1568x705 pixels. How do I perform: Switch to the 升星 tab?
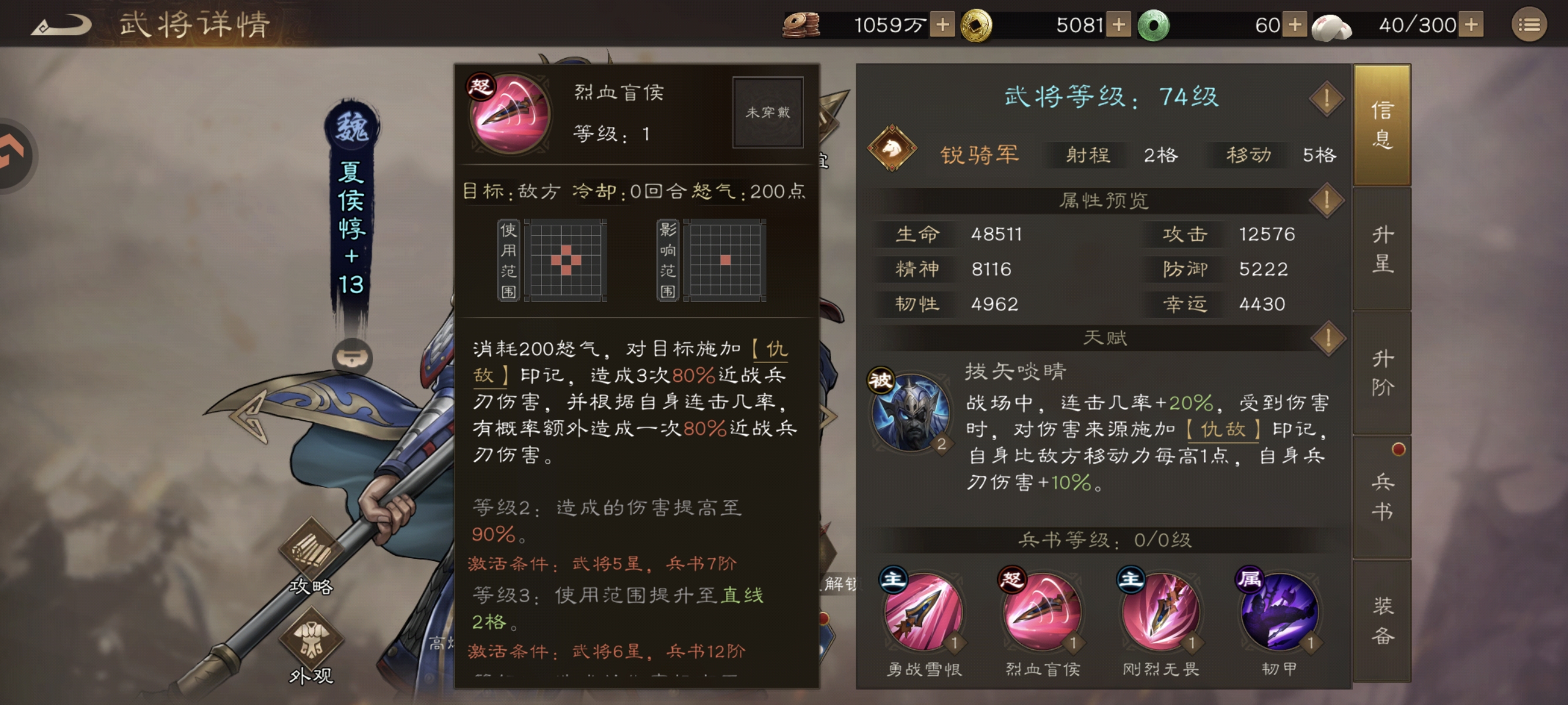[1382, 248]
